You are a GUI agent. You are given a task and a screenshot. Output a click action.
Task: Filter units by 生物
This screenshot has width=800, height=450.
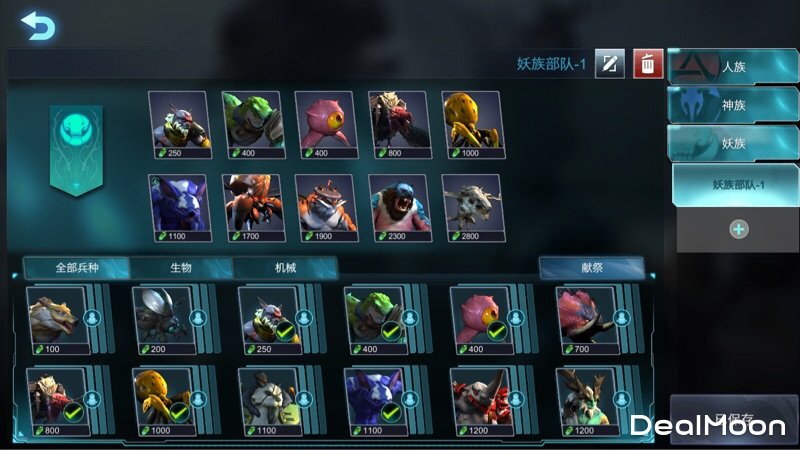pos(181,268)
